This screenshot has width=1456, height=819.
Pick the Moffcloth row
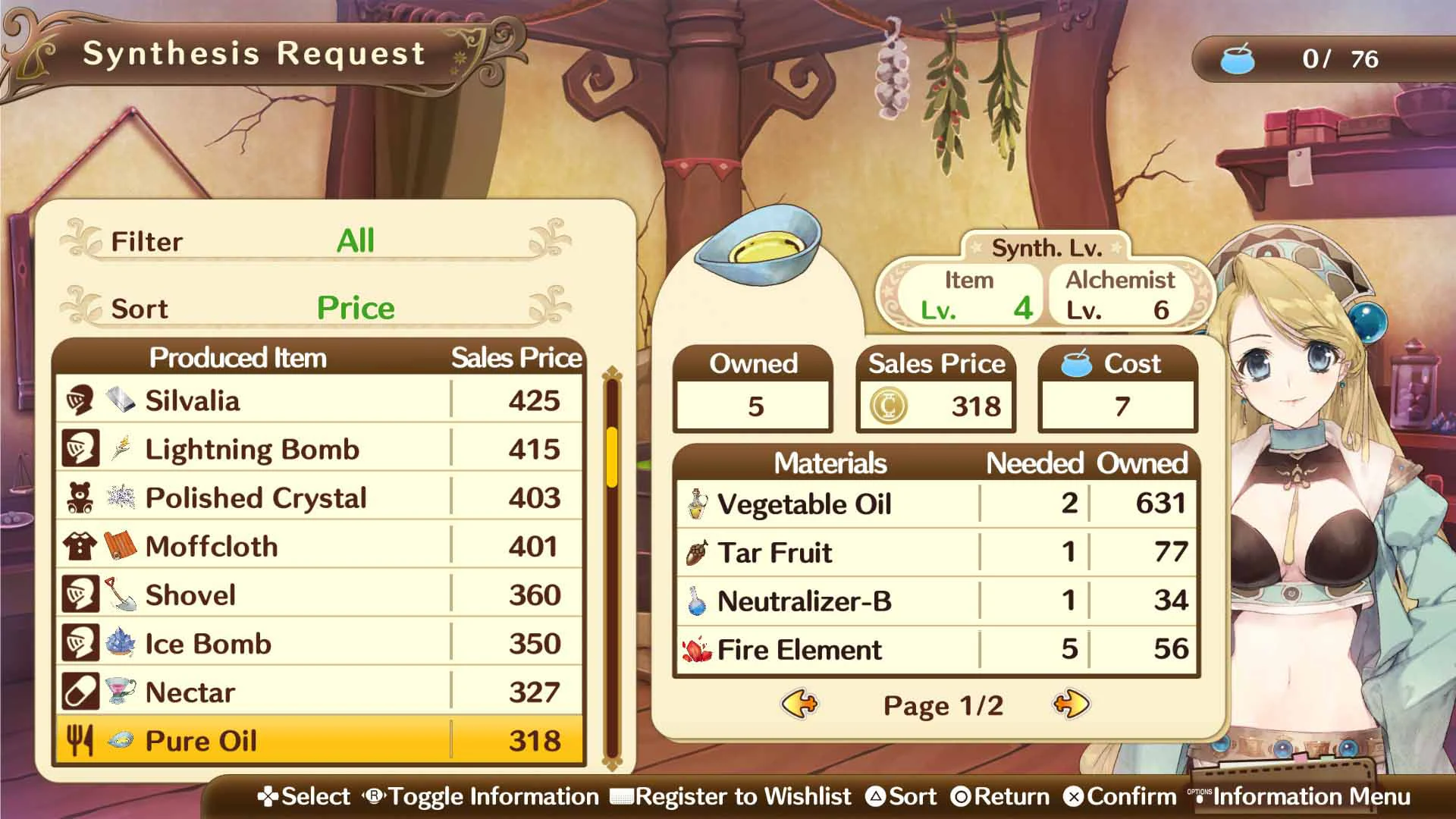click(x=318, y=546)
